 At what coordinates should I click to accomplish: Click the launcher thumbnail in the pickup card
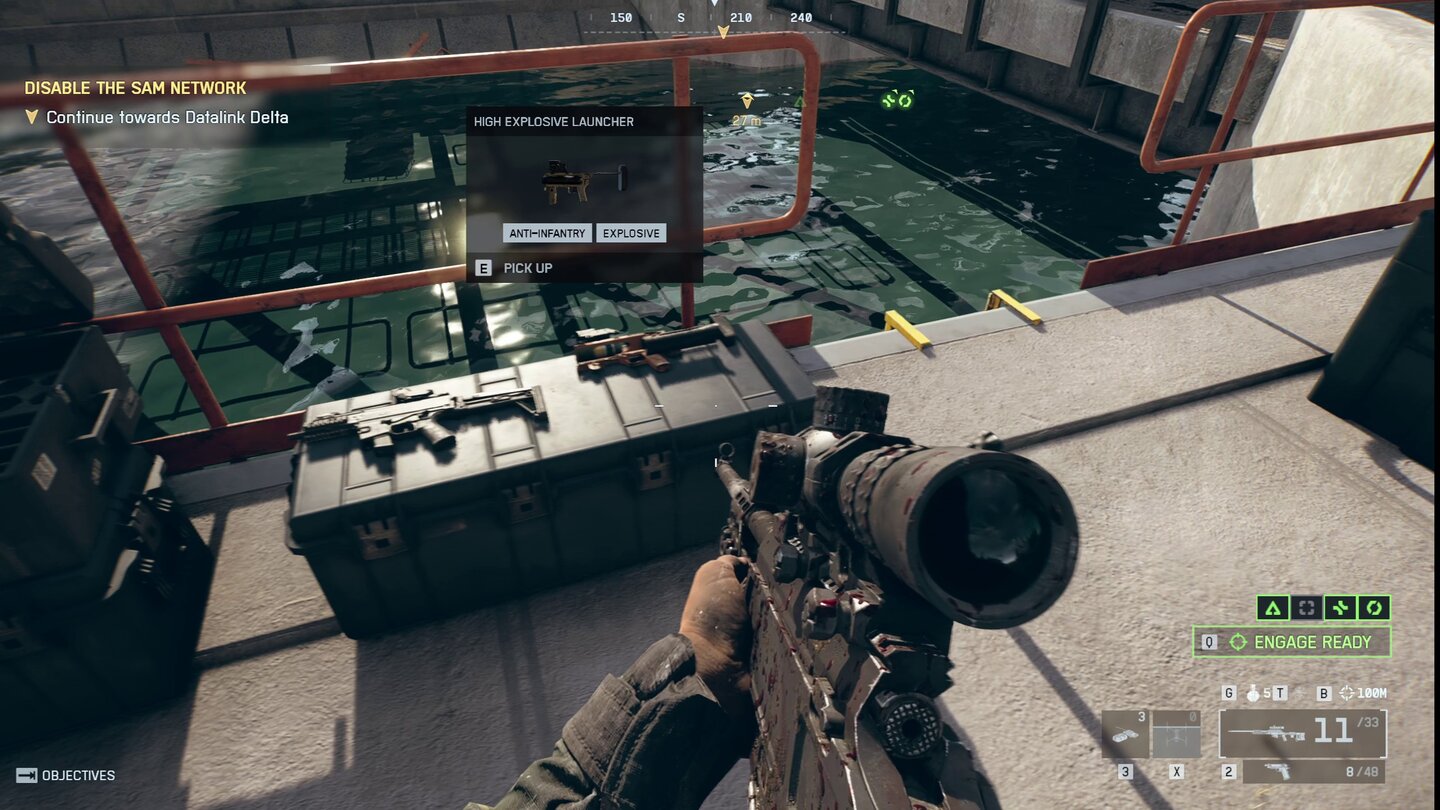coord(573,178)
